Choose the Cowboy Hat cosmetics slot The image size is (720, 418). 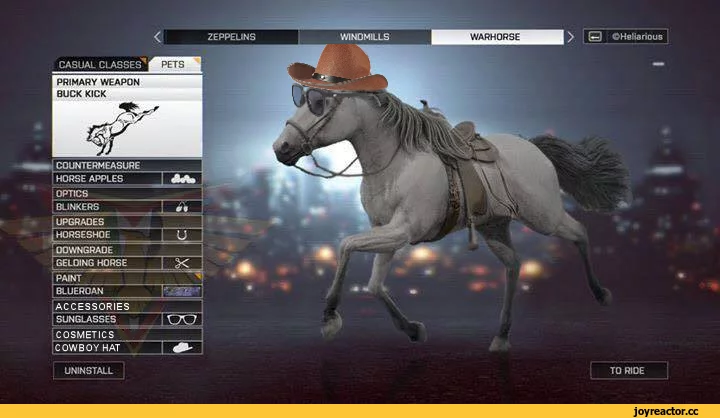coord(127,348)
